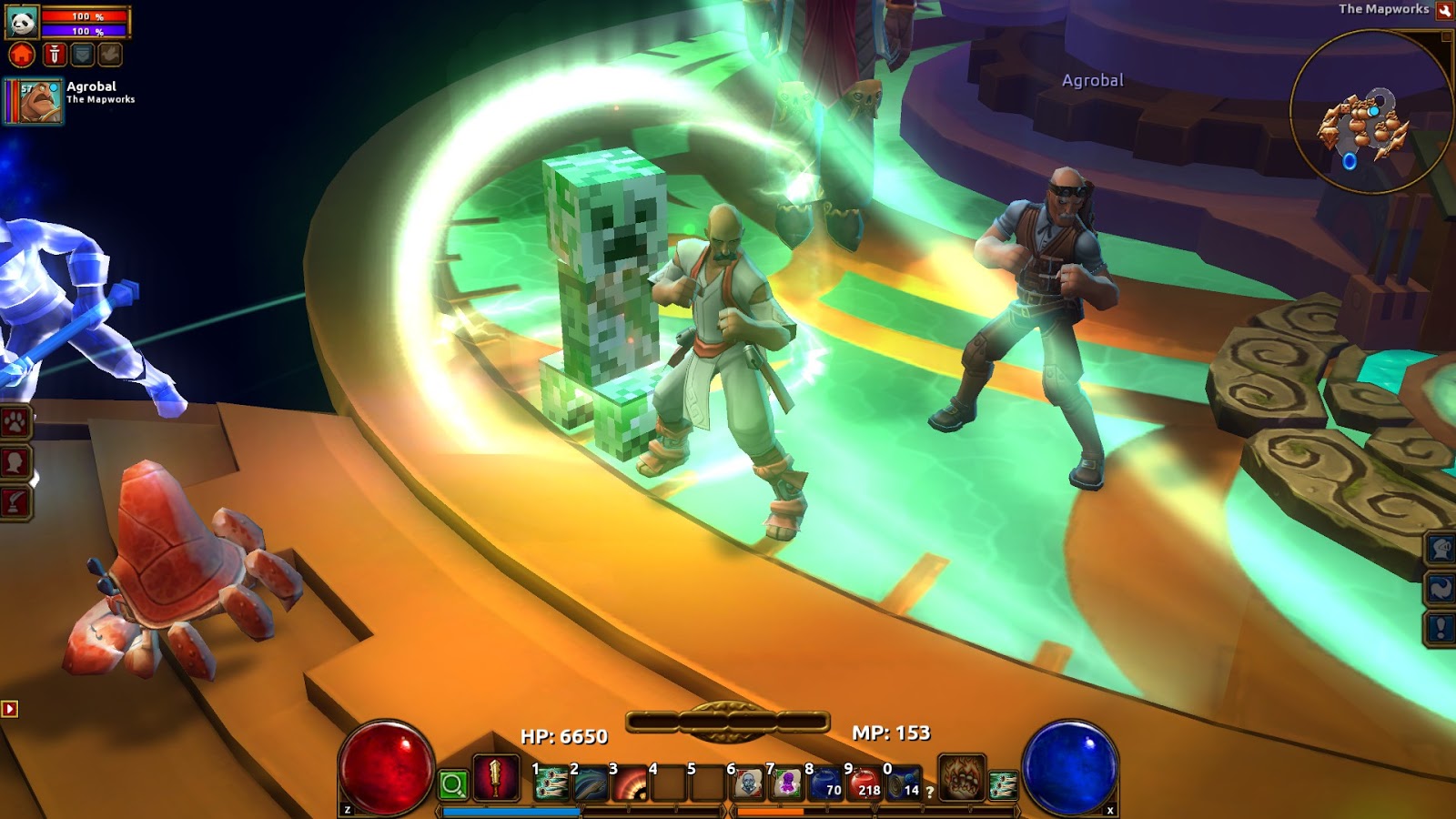Set pet to aggressive sword stance
The height and width of the screenshot is (819, 1456).
55,56
